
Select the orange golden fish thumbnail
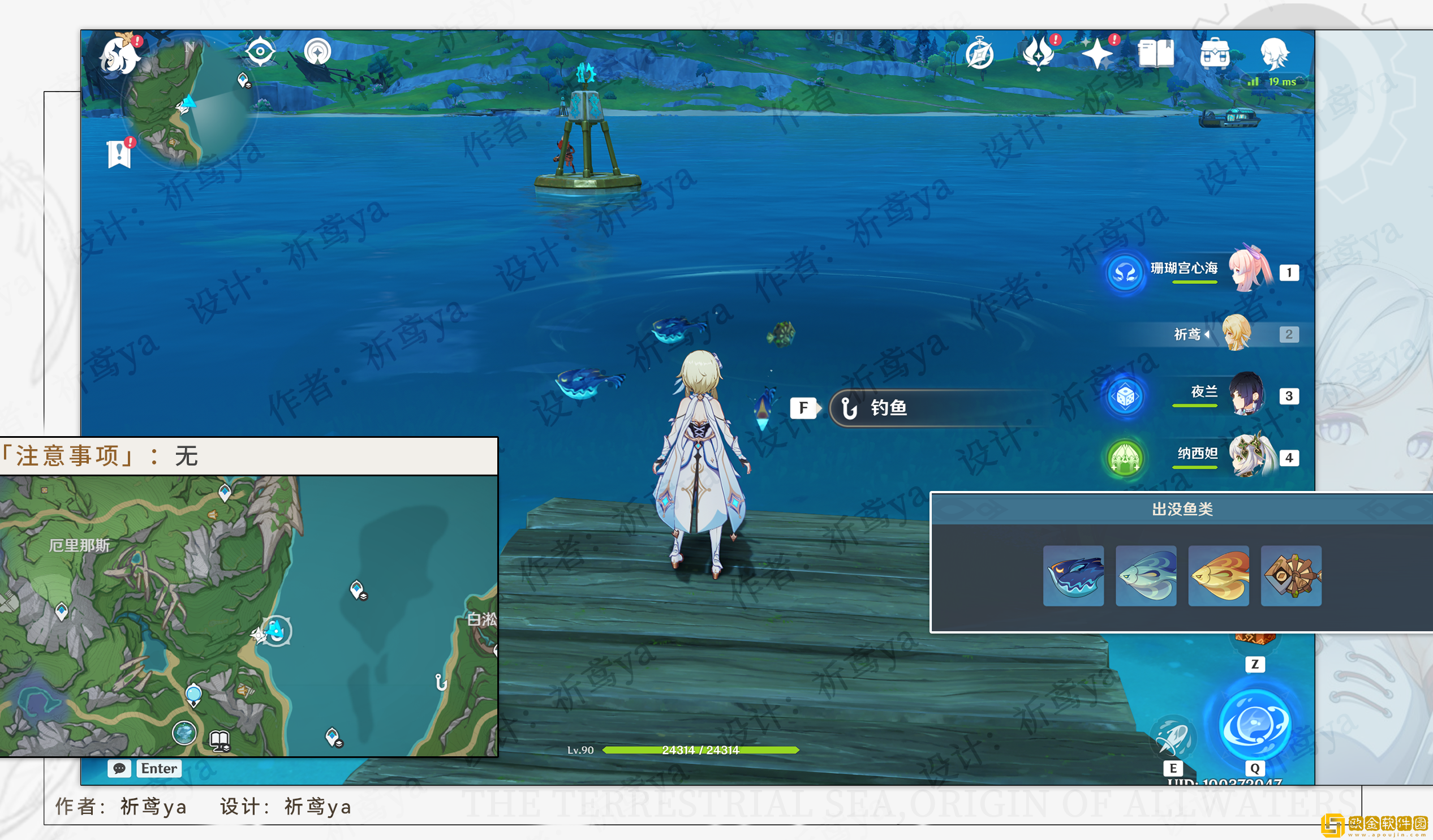point(1219,575)
